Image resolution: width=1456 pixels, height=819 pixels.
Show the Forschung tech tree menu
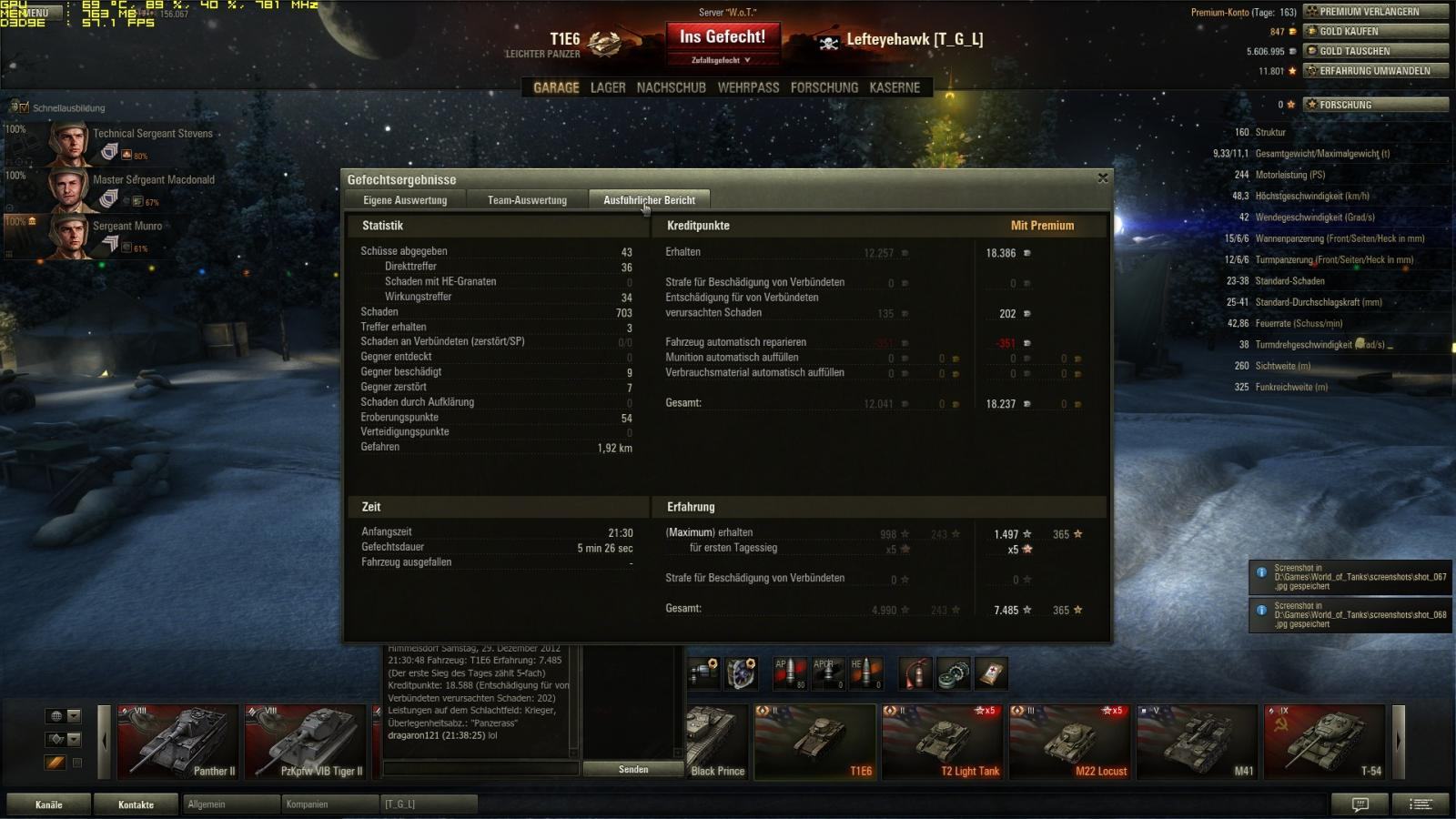pyautogui.click(x=824, y=87)
